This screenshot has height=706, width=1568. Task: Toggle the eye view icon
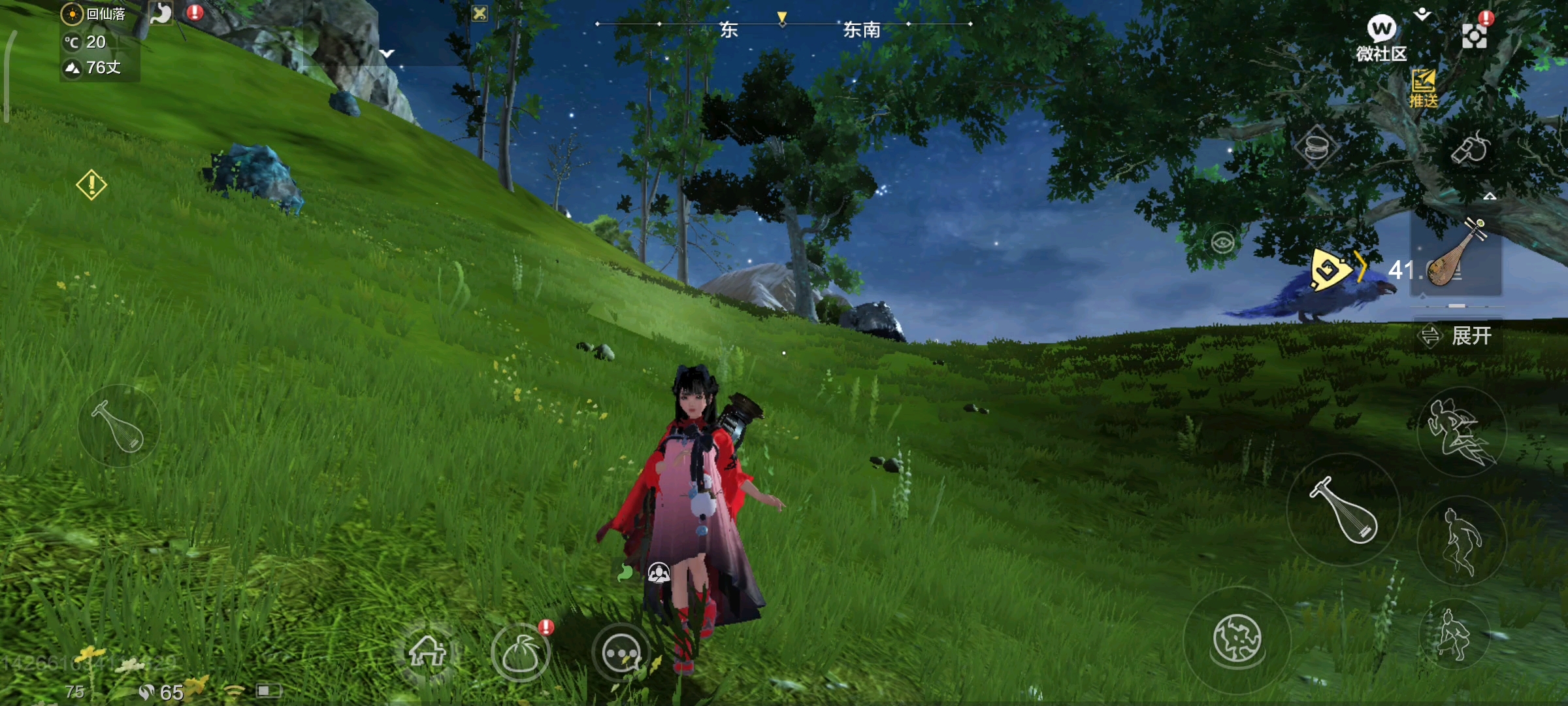tap(1222, 243)
